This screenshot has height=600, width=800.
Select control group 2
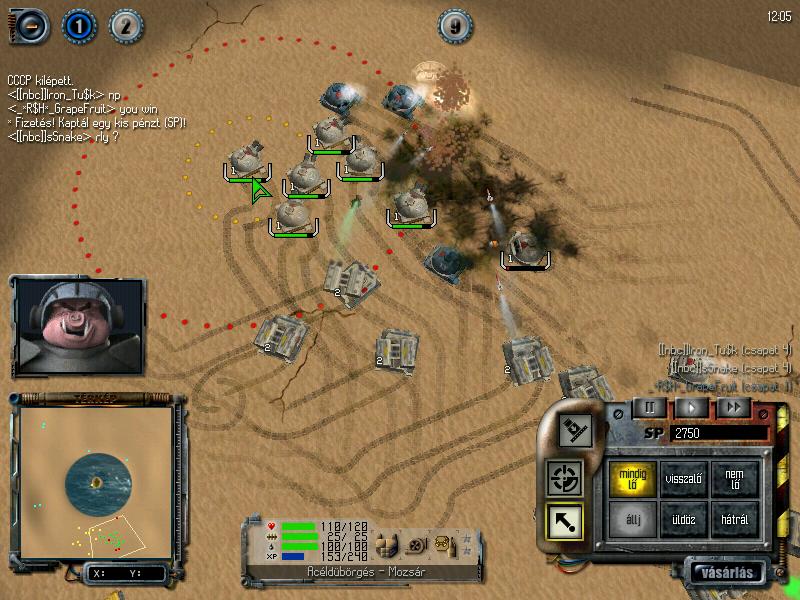(x=124, y=24)
